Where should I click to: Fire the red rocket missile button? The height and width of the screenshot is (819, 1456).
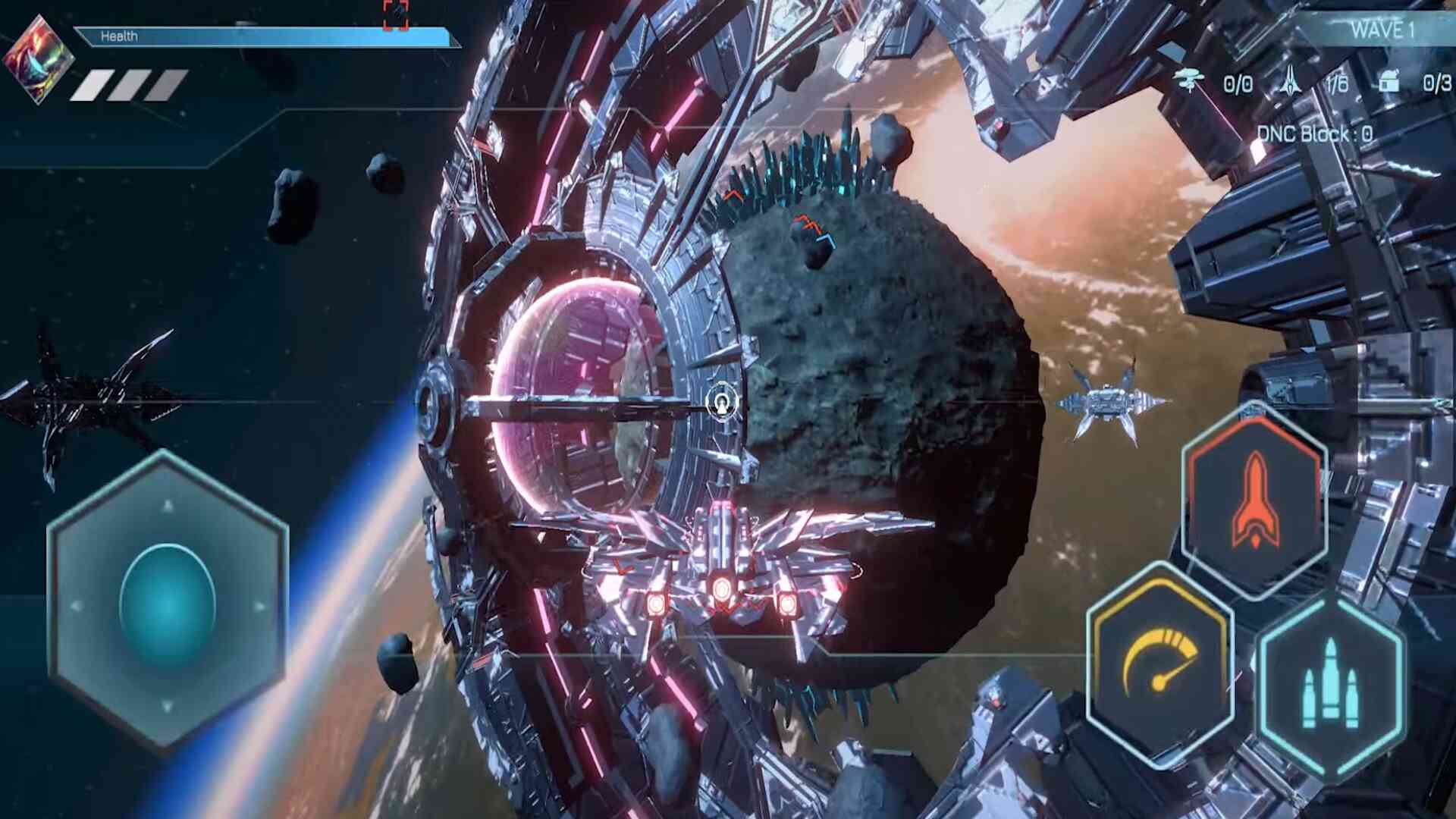(x=1255, y=502)
